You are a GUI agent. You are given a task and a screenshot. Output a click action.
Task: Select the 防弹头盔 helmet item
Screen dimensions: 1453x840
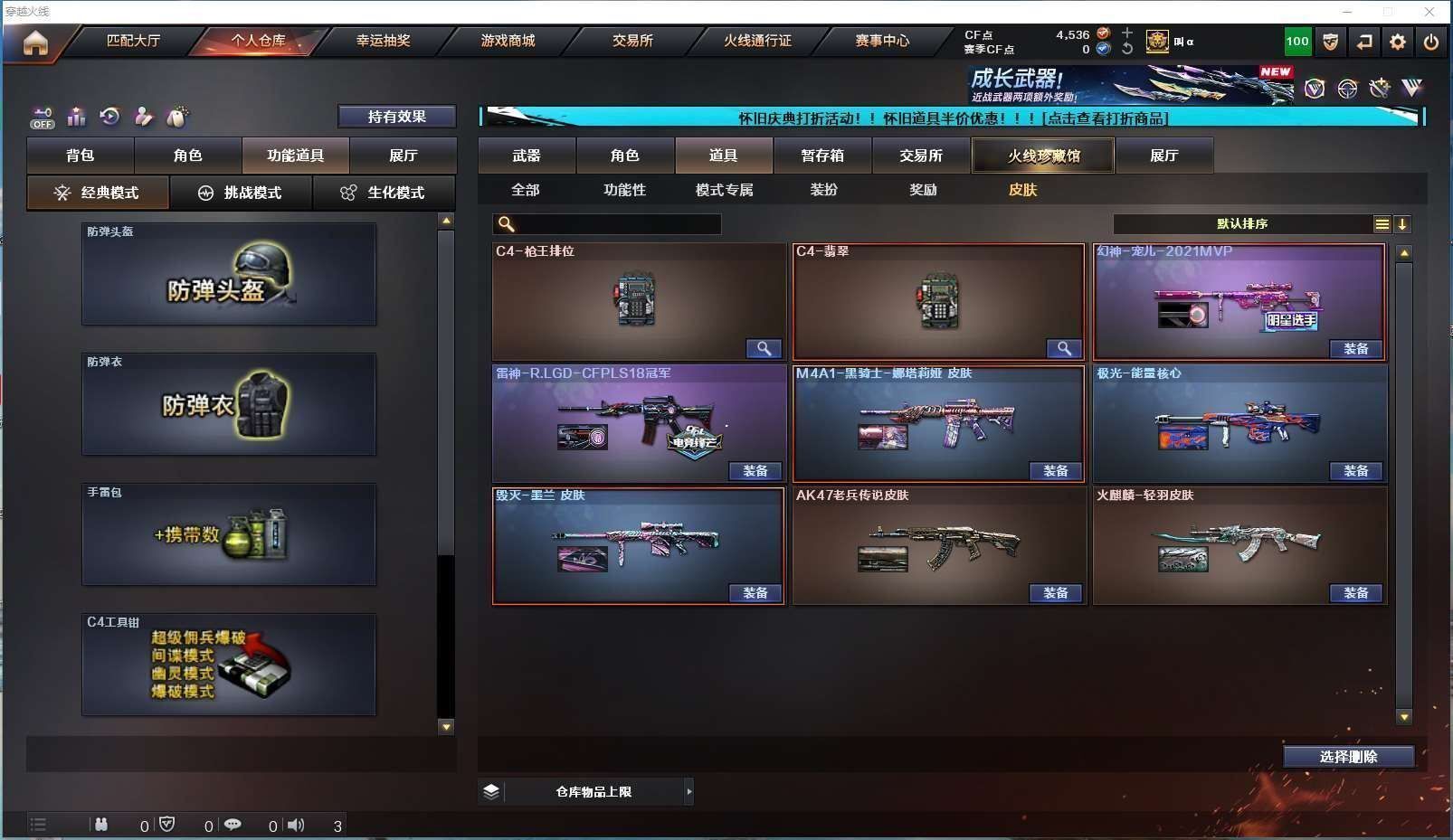click(229, 274)
